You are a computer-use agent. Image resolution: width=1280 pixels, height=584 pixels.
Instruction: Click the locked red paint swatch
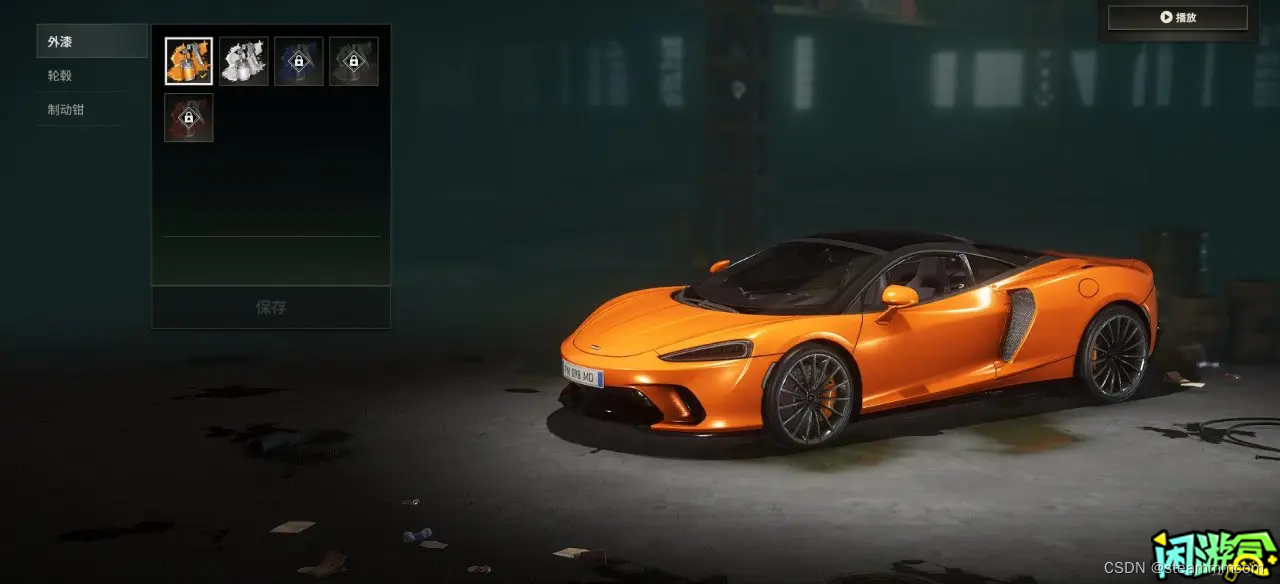[189, 118]
